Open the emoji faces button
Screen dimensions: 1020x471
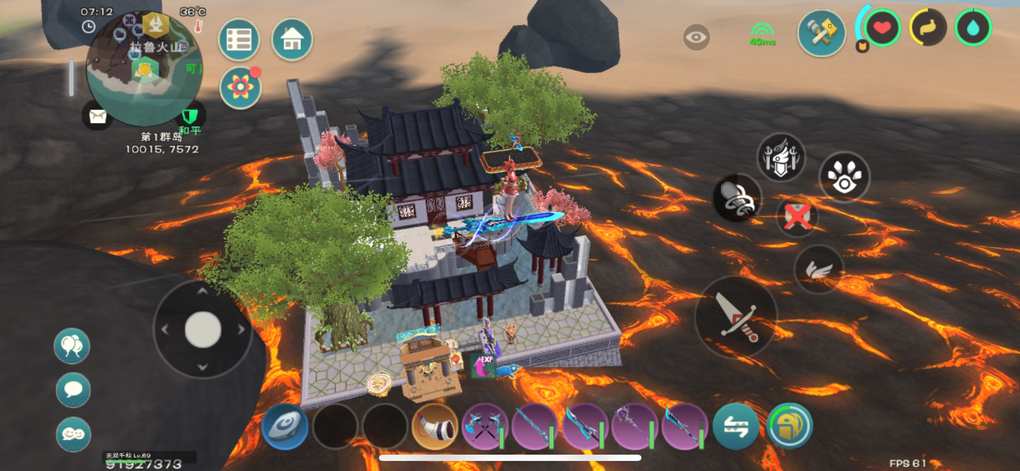(x=73, y=433)
